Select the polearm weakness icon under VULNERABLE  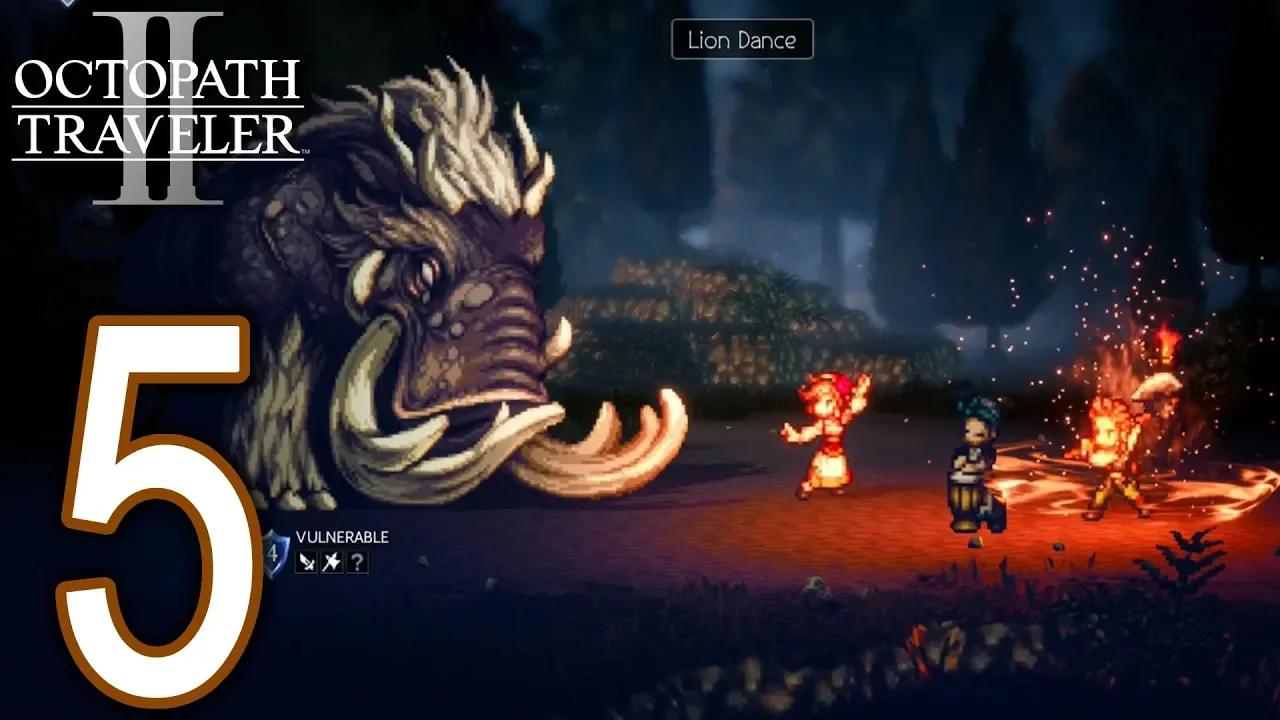pos(330,562)
